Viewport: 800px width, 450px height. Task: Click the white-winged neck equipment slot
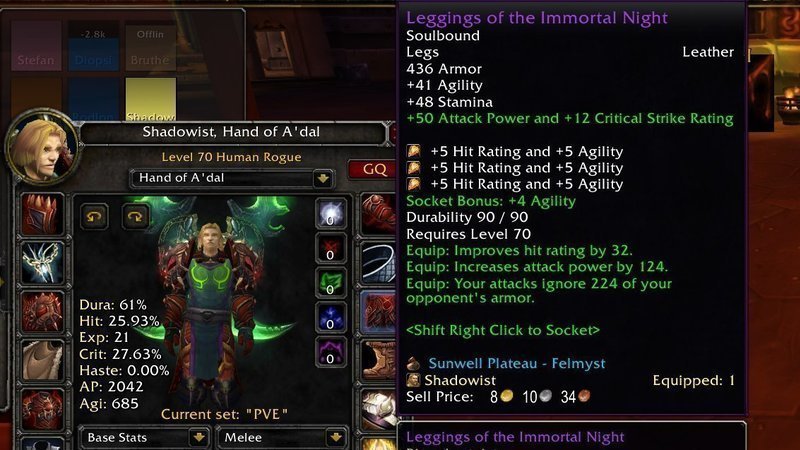43,263
